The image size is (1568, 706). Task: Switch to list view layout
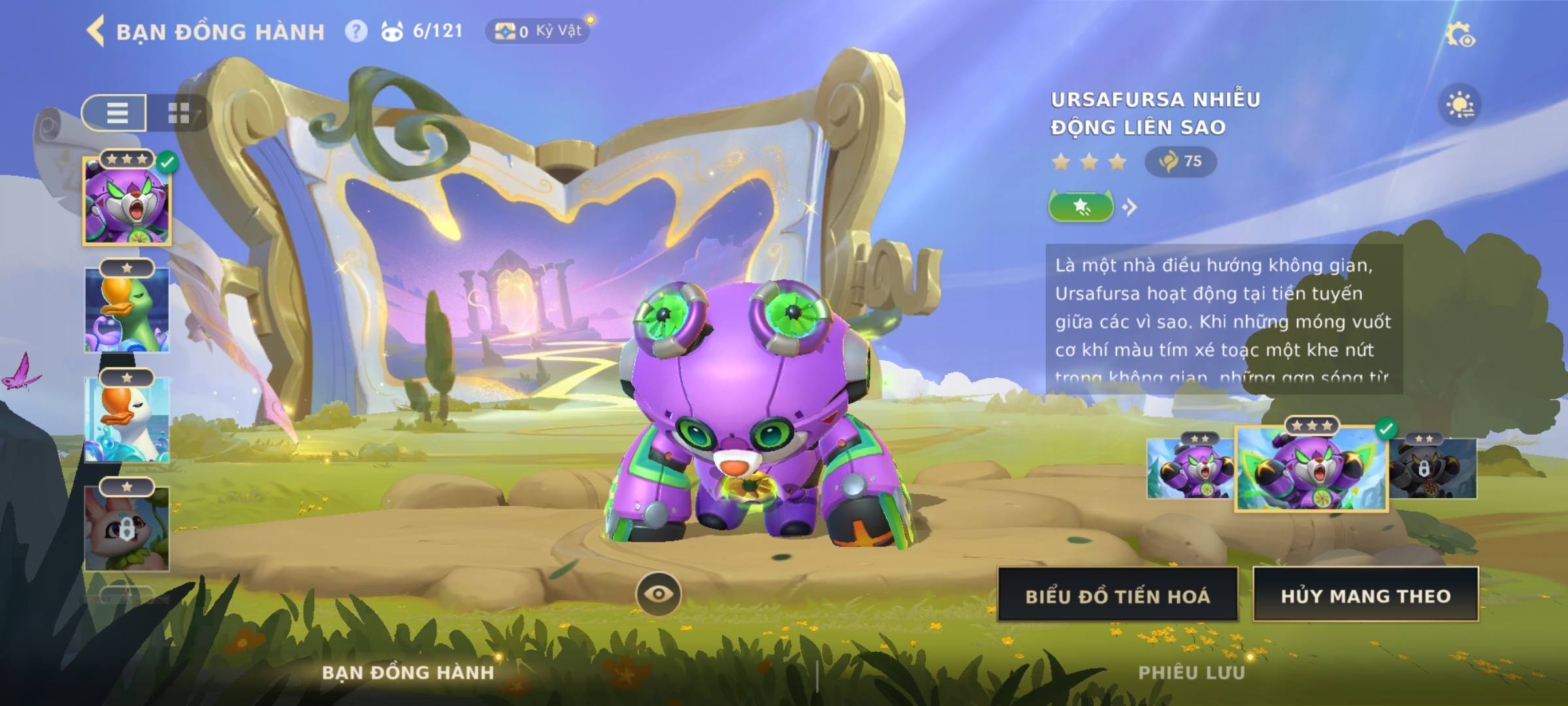click(116, 112)
